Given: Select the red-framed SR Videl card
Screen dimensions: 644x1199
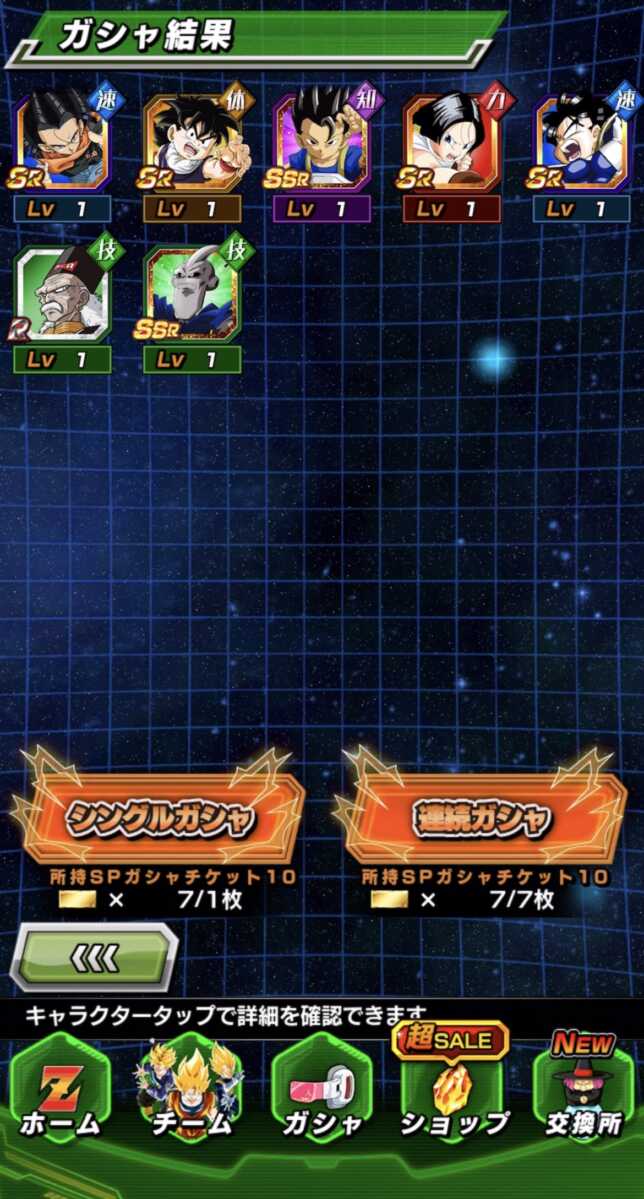Looking at the screenshot, I should (452, 142).
